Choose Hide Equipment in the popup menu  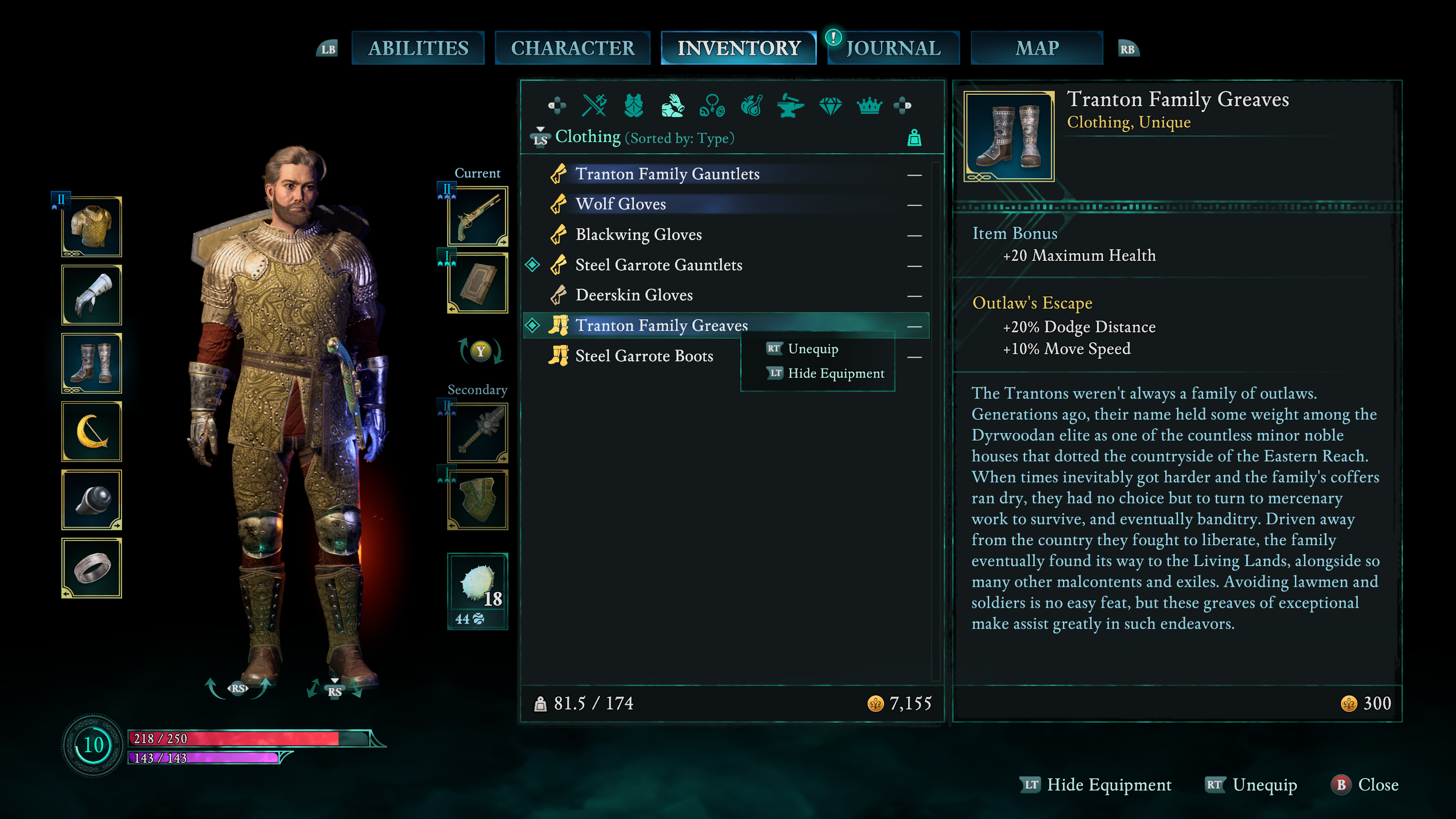tap(835, 373)
